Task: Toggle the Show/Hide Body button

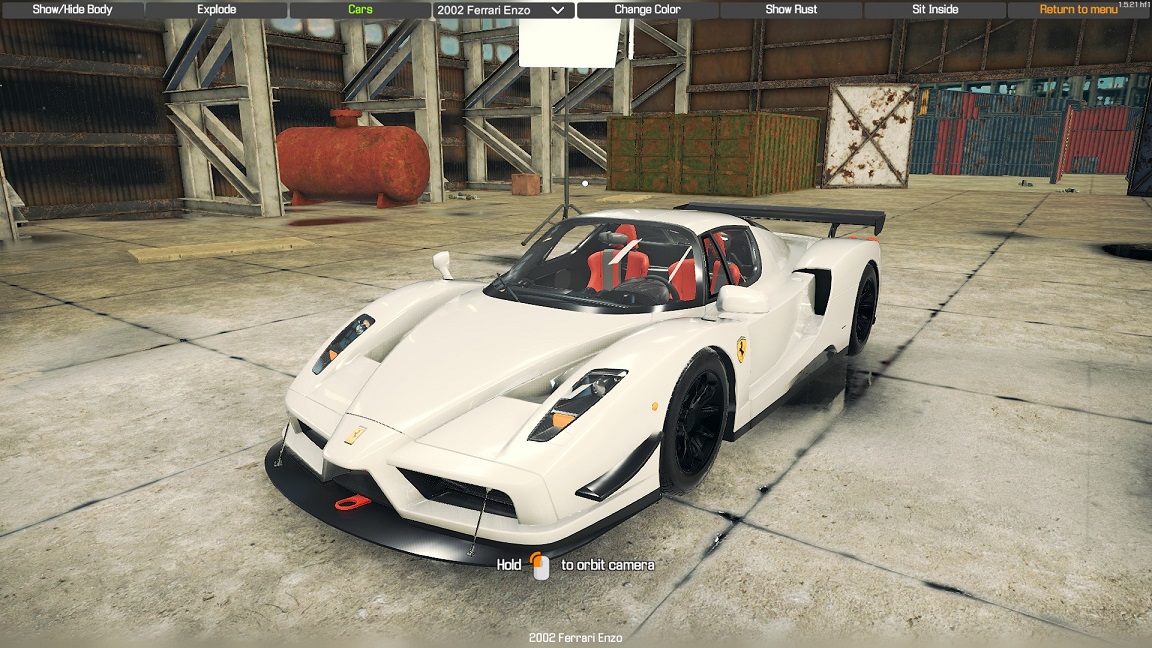Action: pos(72,10)
